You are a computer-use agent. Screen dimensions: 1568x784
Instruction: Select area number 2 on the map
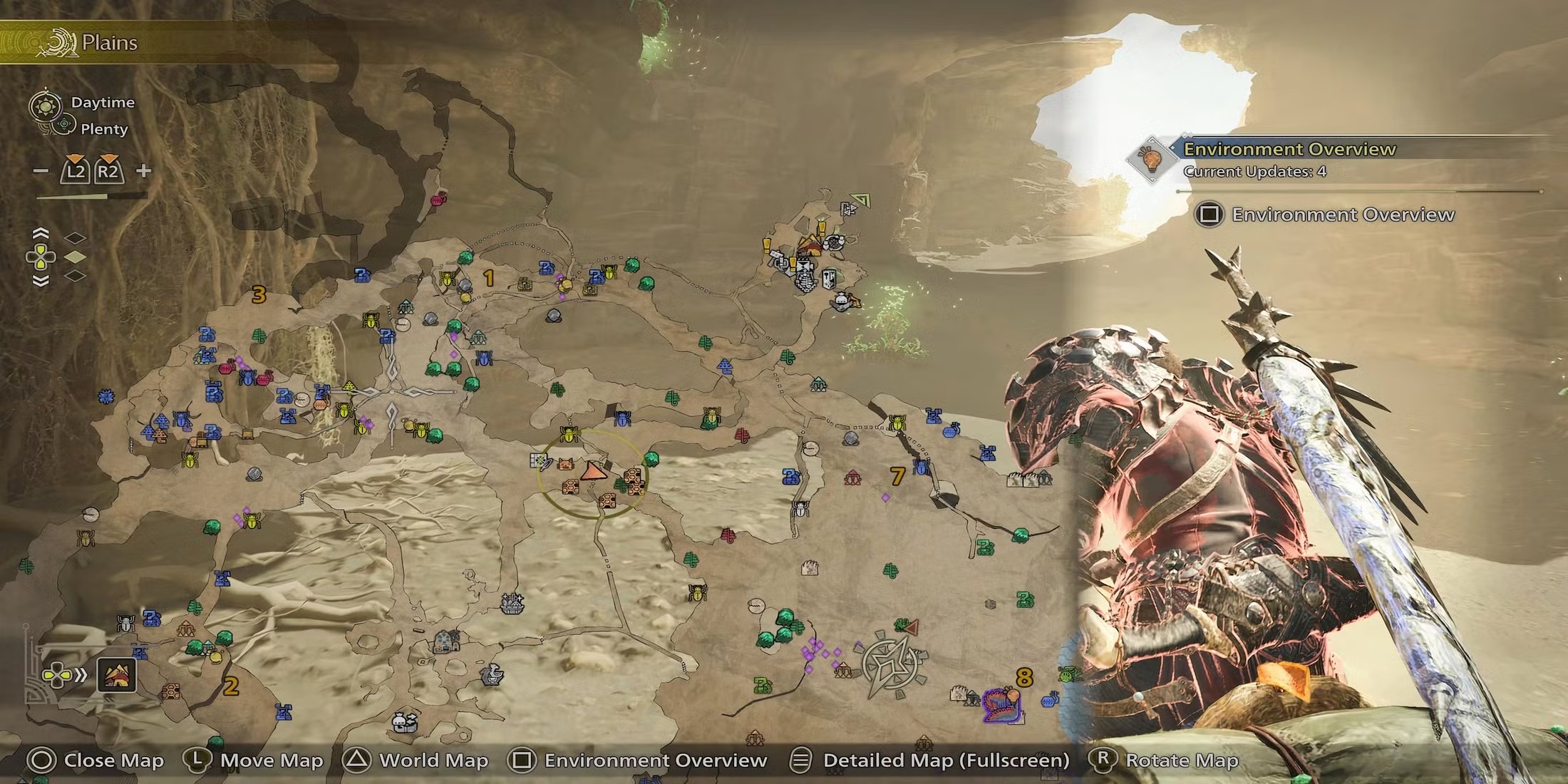point(231,686)
